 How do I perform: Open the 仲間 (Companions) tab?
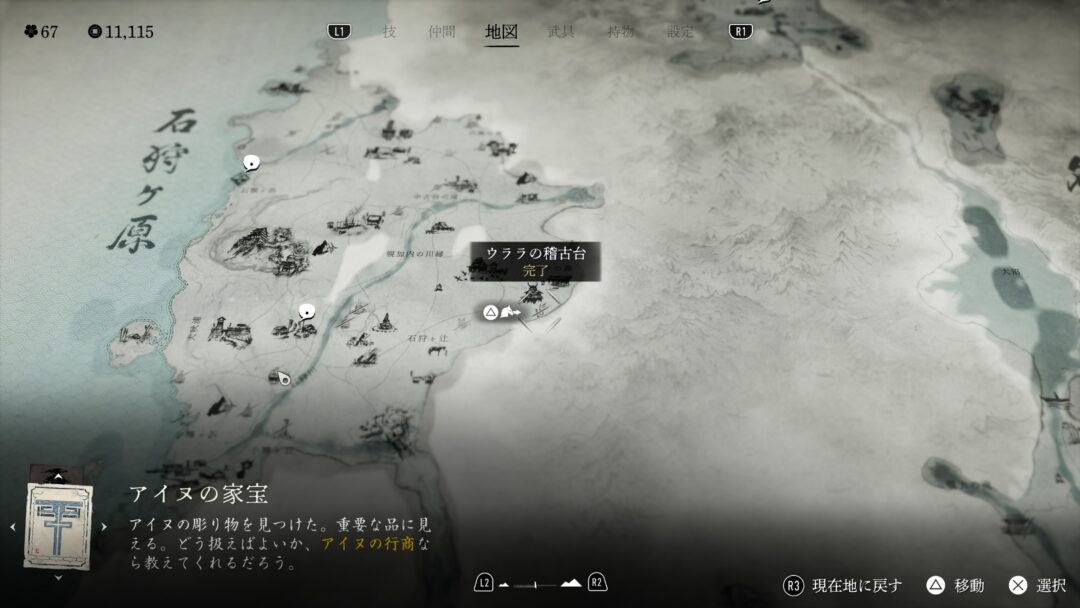pos(442,31)
